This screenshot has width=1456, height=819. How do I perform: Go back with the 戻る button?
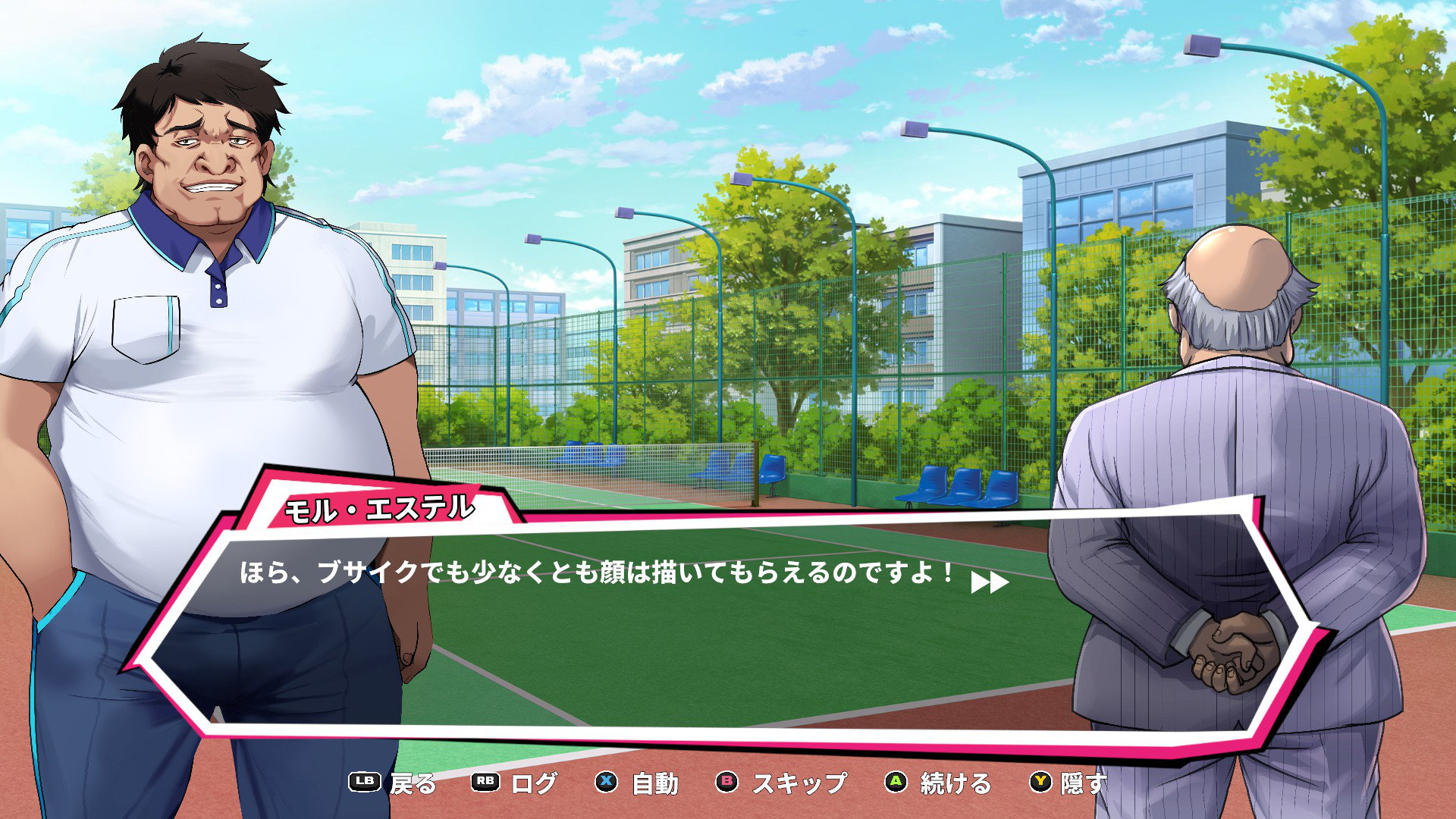click(394, 783)
